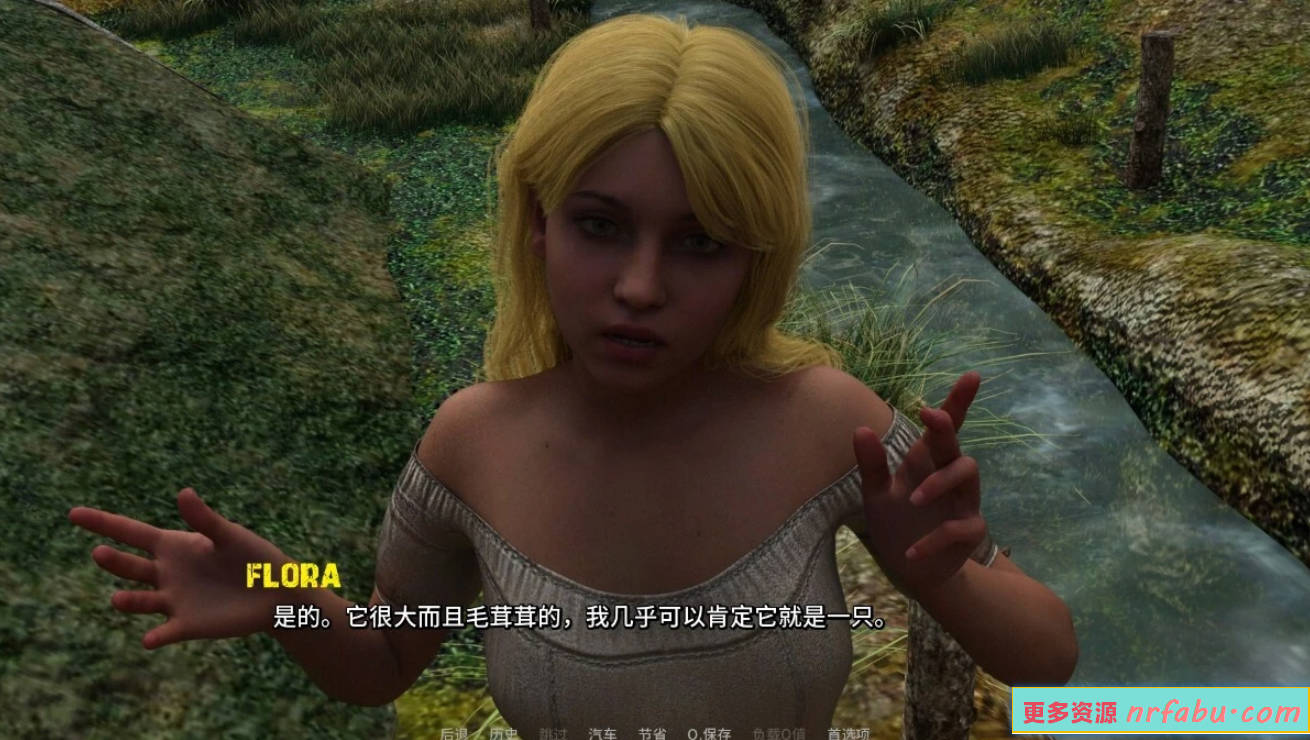Toggle 汽车 auto-play mode
The height and width of the screenshot is (740, 1310).
tap(604, 732)
